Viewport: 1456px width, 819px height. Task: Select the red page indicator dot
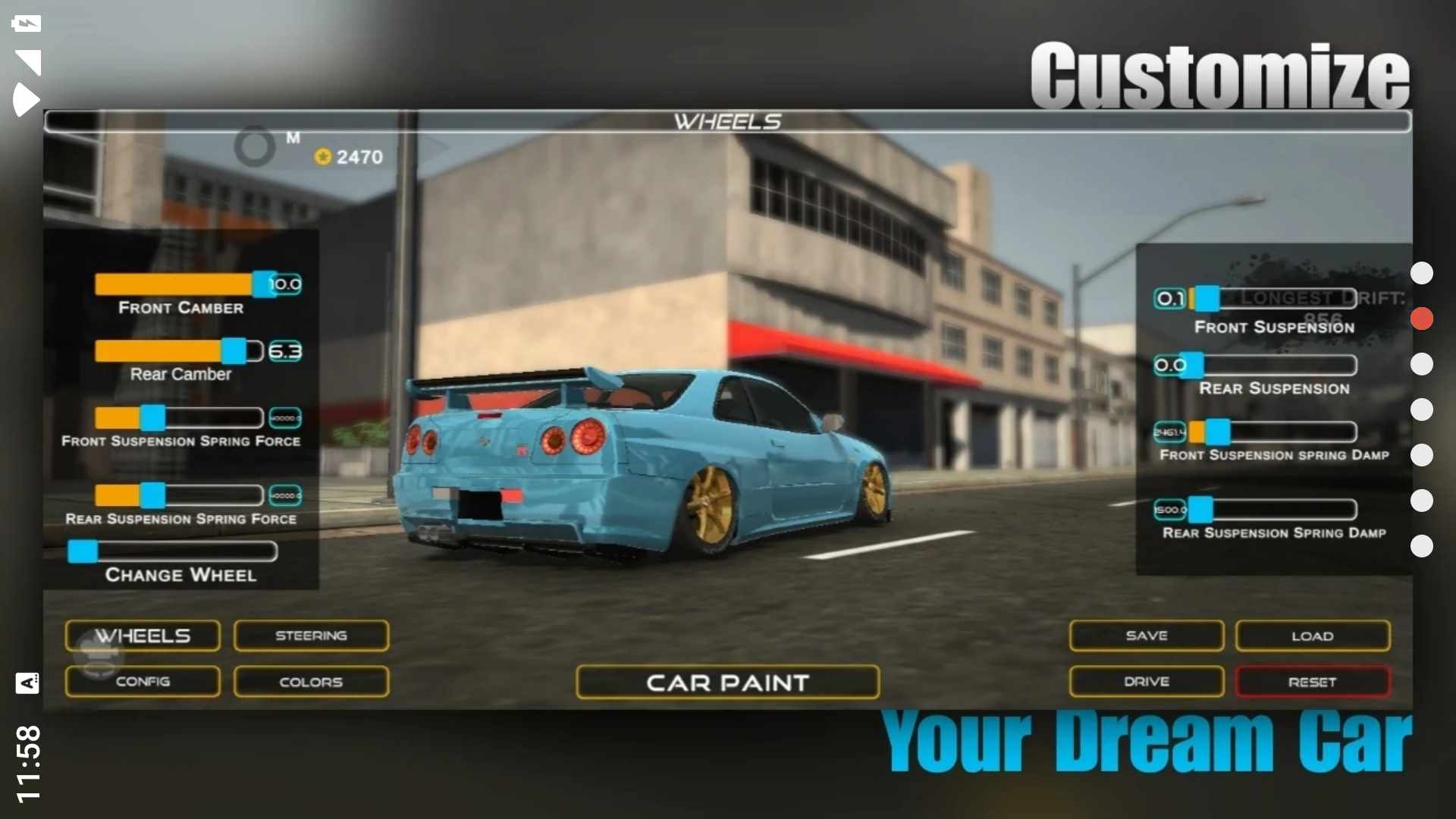(x=1422, y=318)
